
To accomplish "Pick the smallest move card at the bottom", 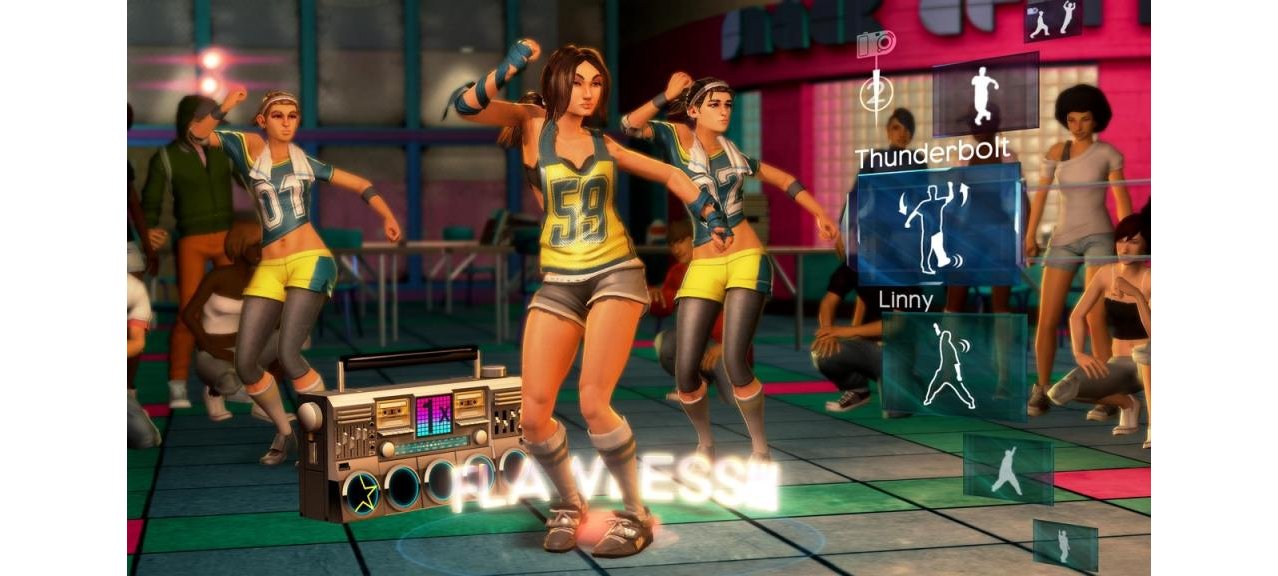I will click(1064, 545).
